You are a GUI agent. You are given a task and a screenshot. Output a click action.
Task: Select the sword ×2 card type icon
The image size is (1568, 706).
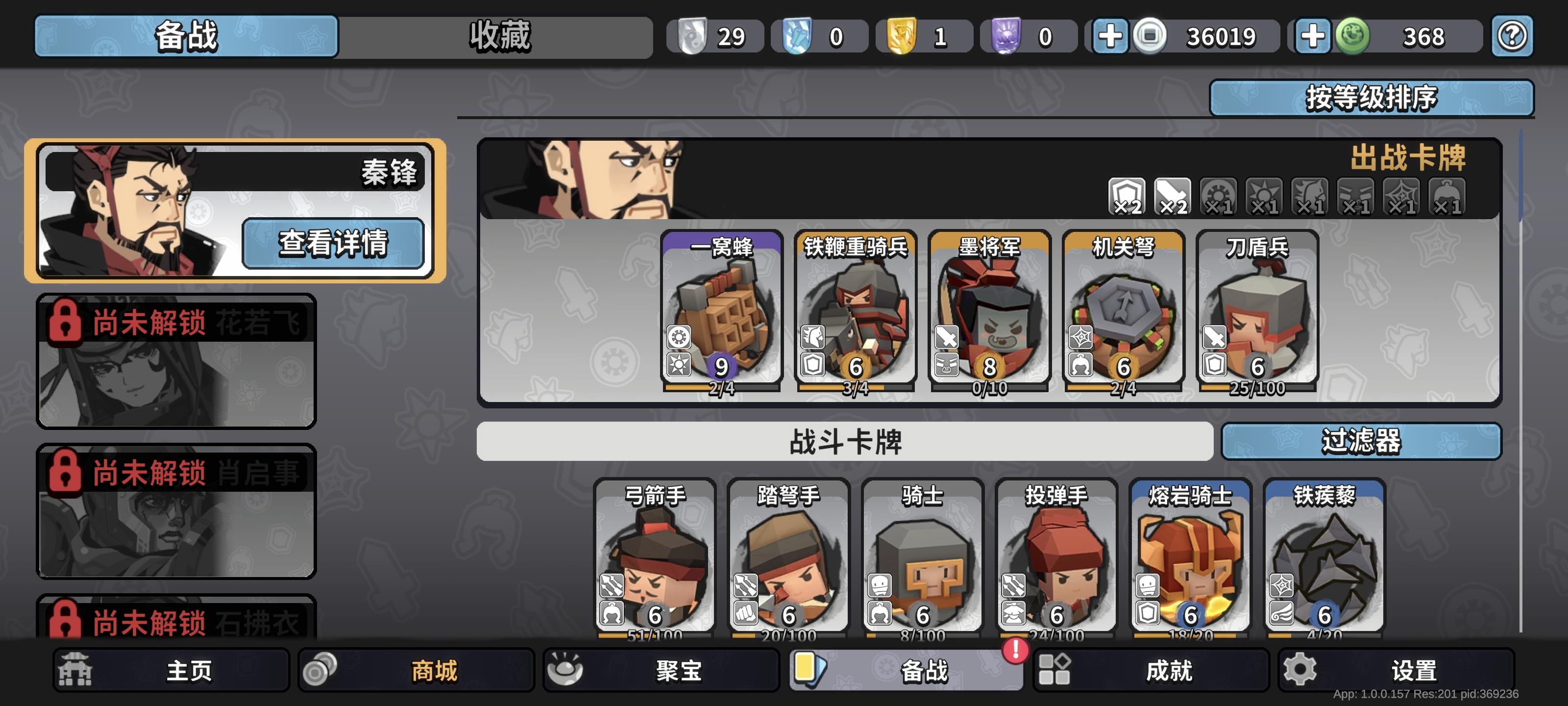tap(1174, 197)
